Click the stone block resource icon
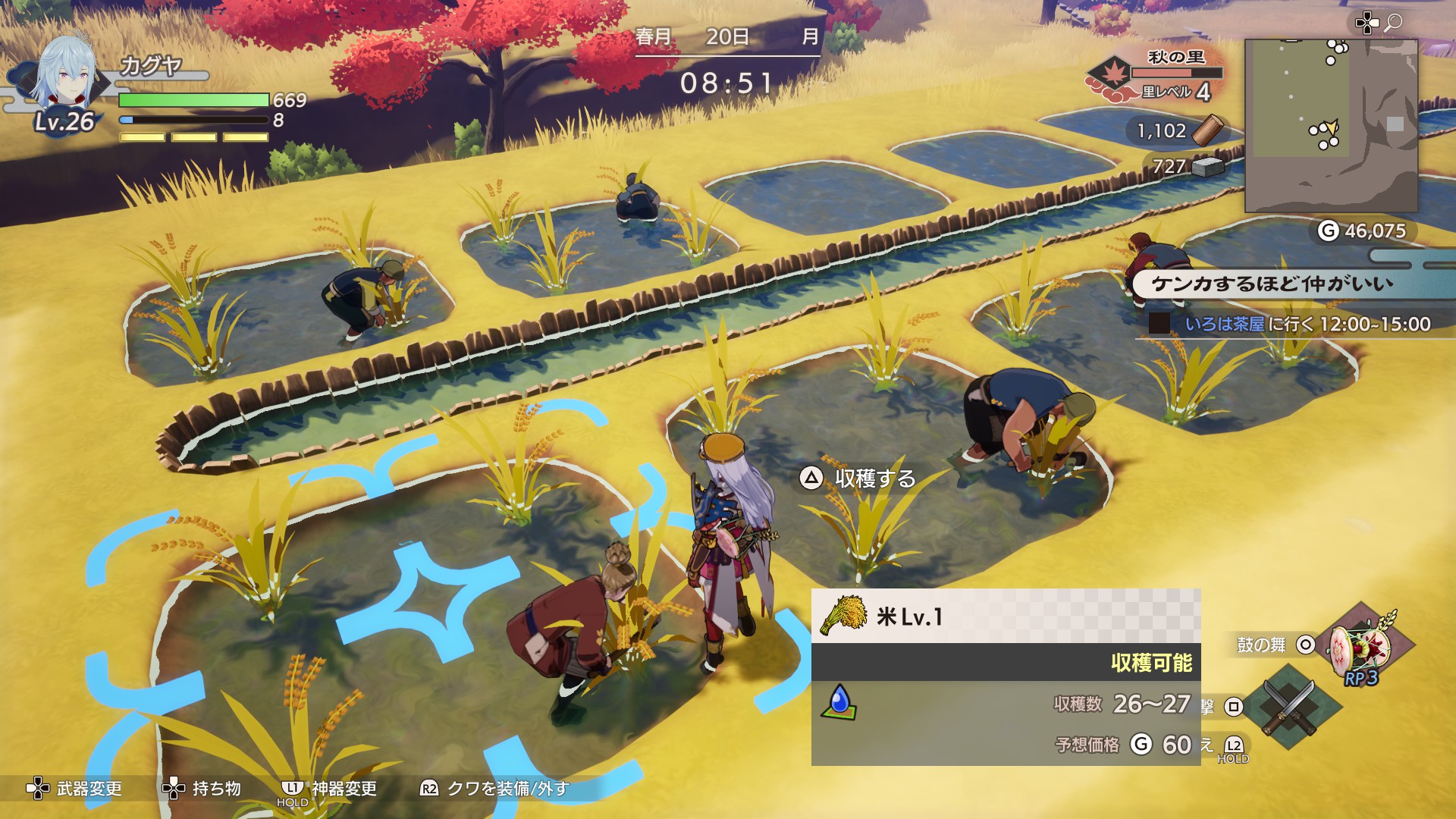1456x819 pixels. click(x=1208, y=166)
